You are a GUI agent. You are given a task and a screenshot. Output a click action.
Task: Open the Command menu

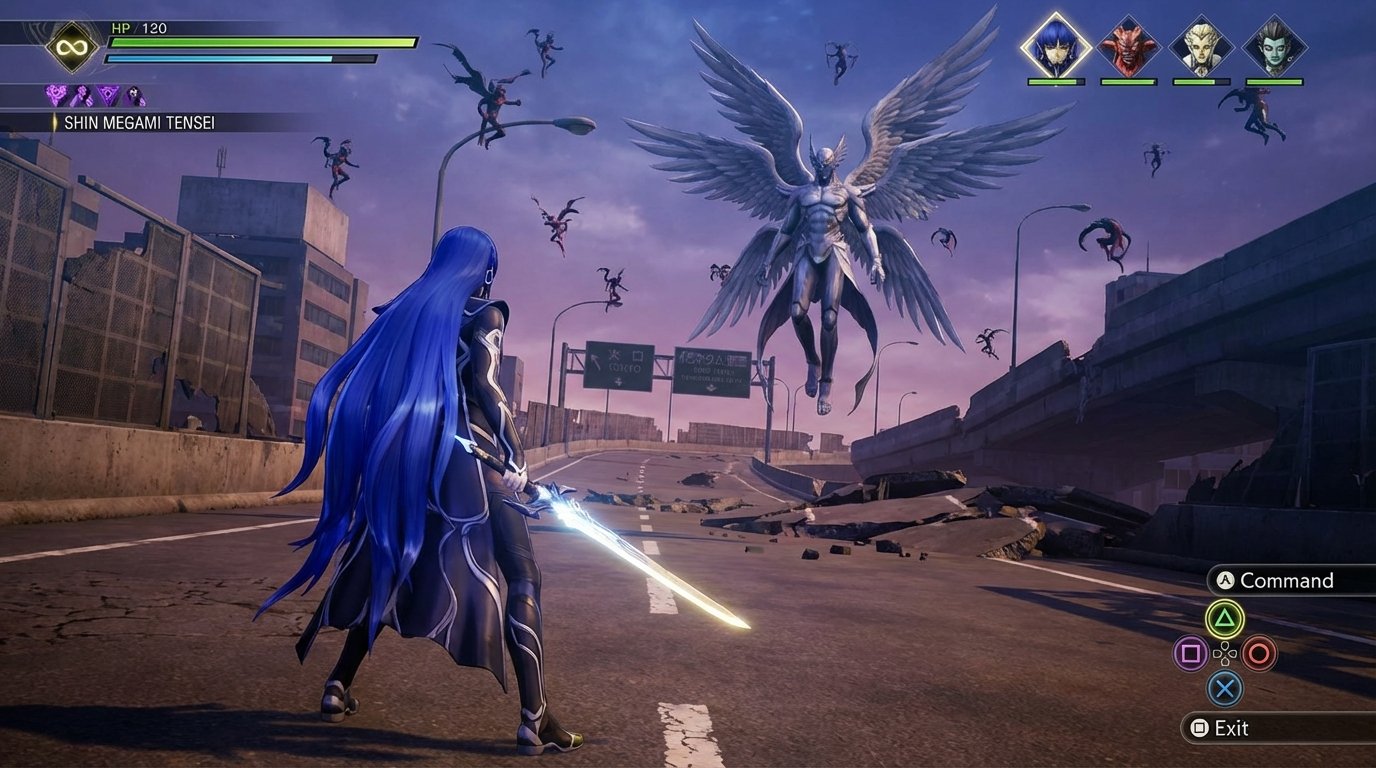1287,581
